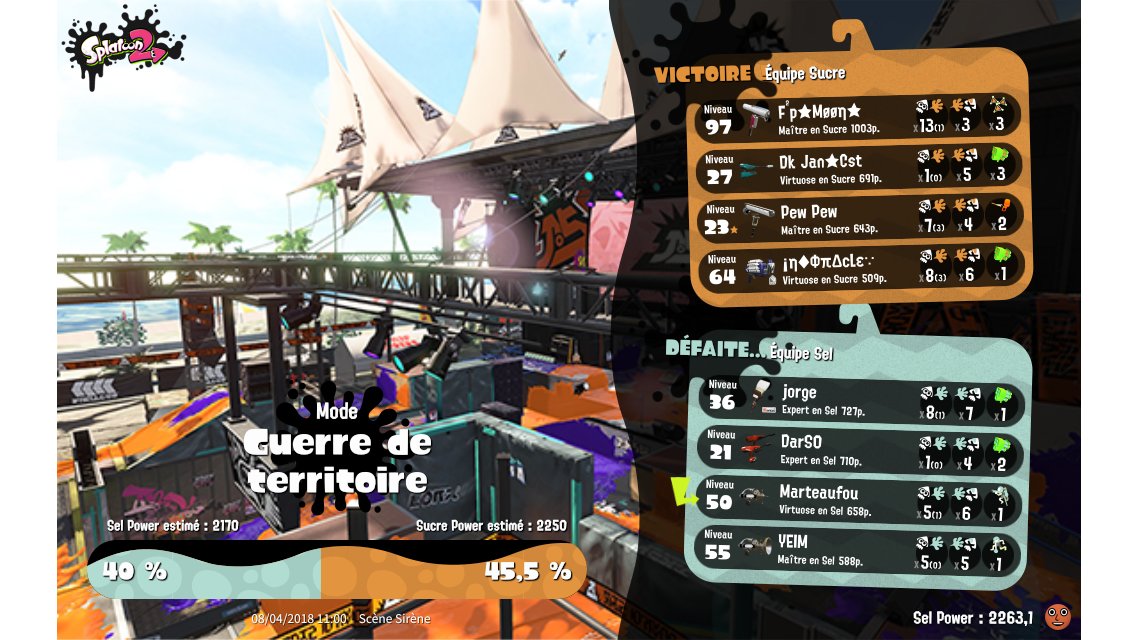The height and width of the screenshot is (640, 1138).
Task: Click the orange face avatar beside Sel Power
Action: (1057, 616)
